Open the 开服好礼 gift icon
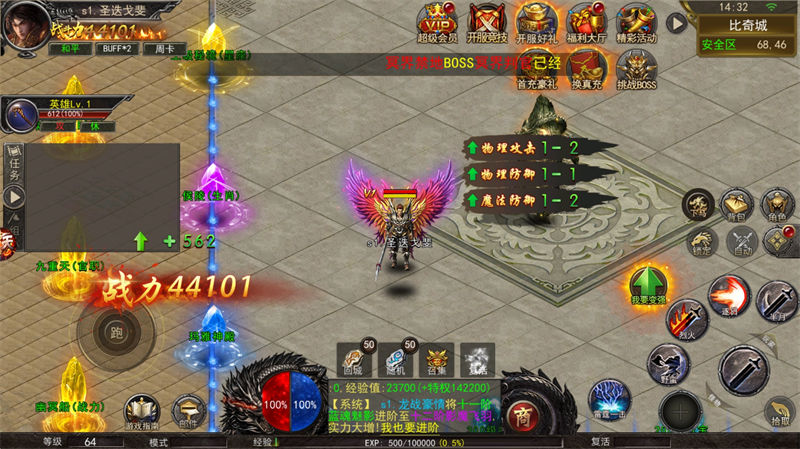 click(x=537, y=20)
